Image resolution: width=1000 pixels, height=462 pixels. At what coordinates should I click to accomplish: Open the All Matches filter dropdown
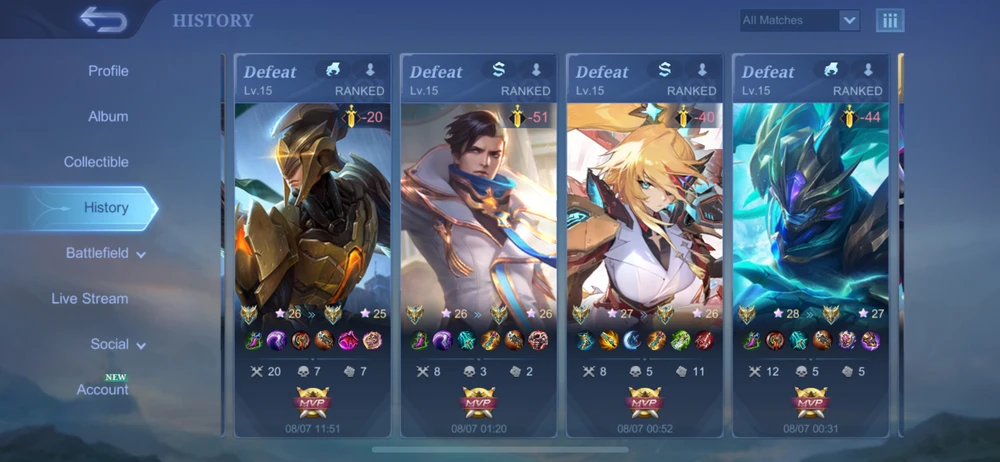click(799, 20)
